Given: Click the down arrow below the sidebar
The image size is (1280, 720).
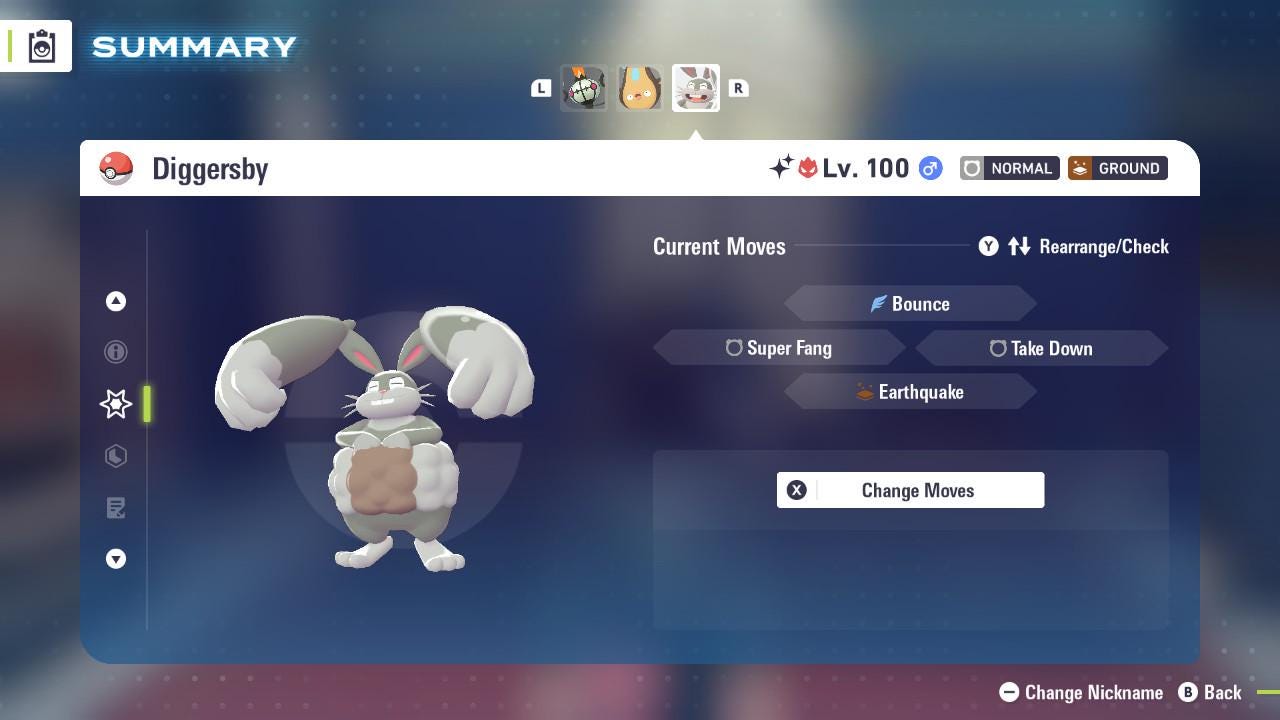Looking at the screenshot, I should [x=116, y=559].
